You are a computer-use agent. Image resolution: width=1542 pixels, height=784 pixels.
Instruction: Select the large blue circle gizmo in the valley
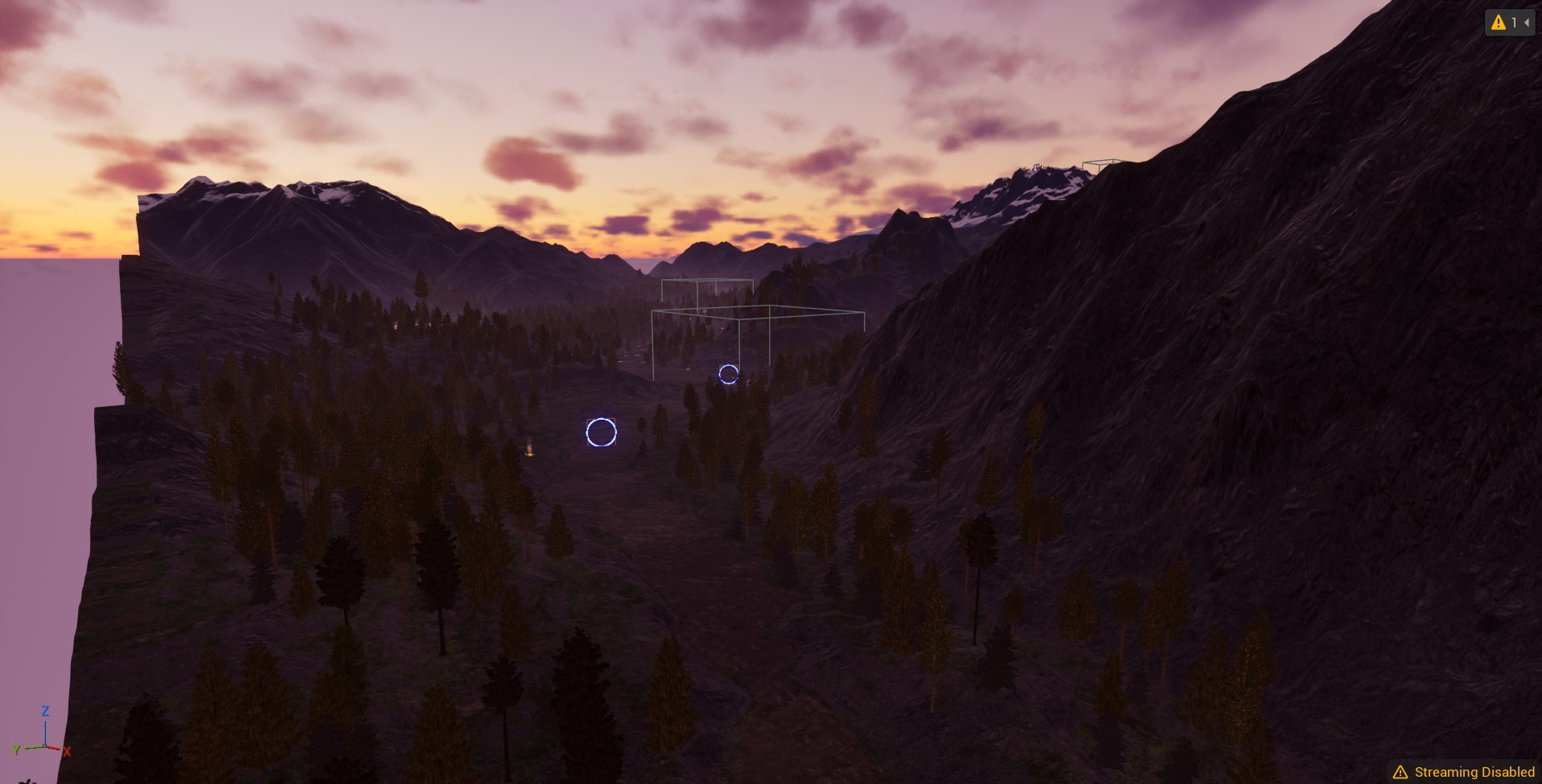601,433
